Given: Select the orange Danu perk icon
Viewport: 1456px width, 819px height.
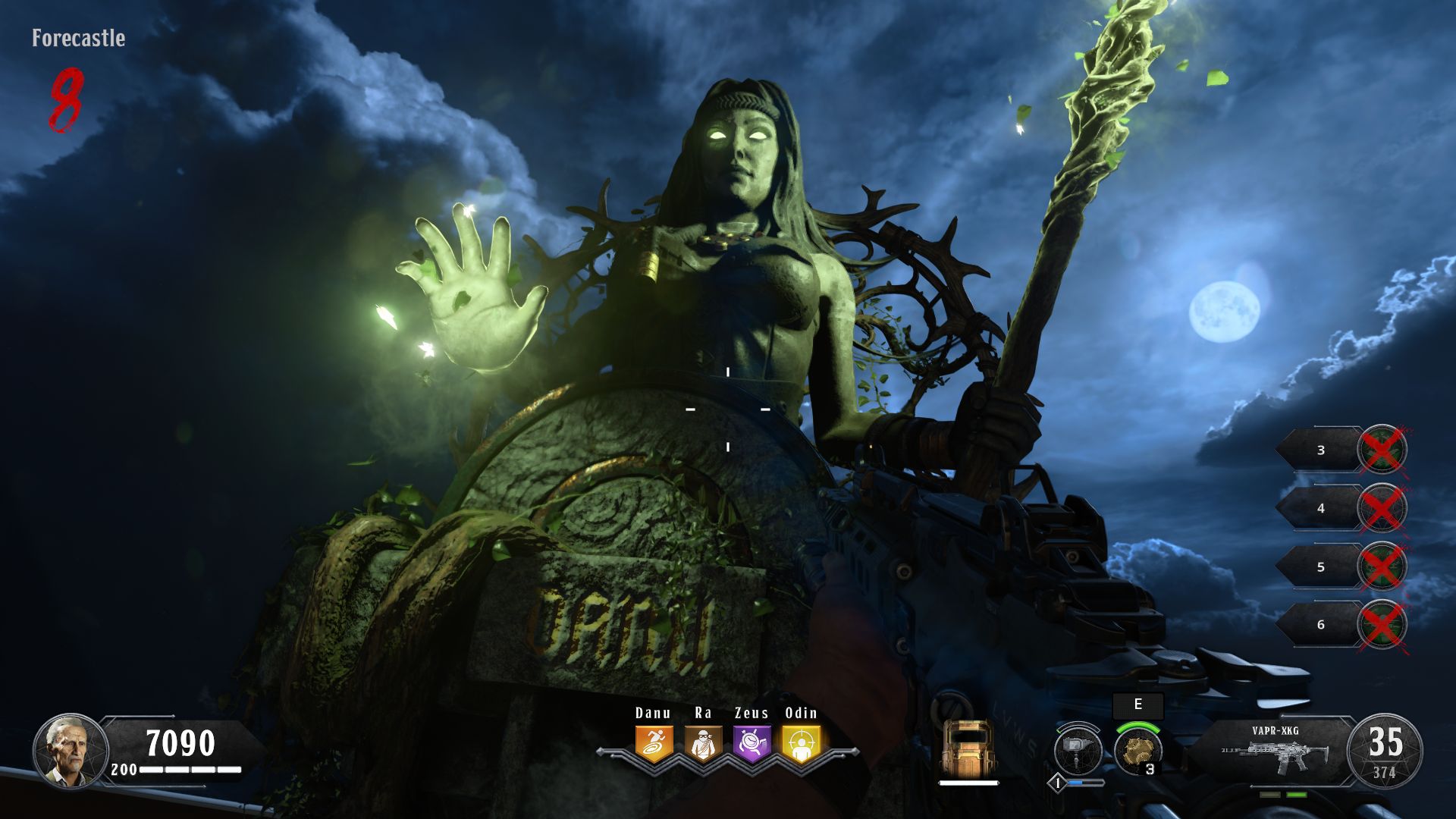Looking at the screenshot, I should 654,743.
